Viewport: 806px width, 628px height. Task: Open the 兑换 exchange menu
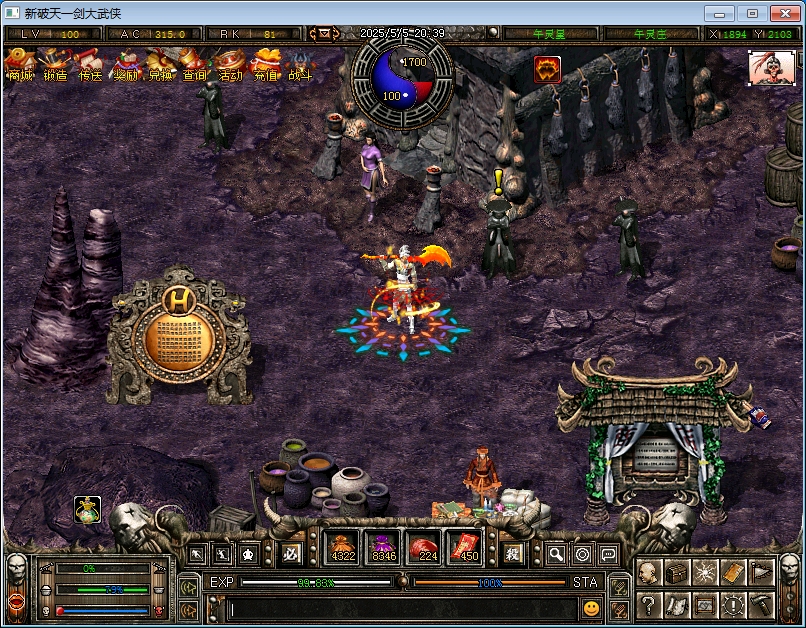pyautogui.click(x=160, y=65)
